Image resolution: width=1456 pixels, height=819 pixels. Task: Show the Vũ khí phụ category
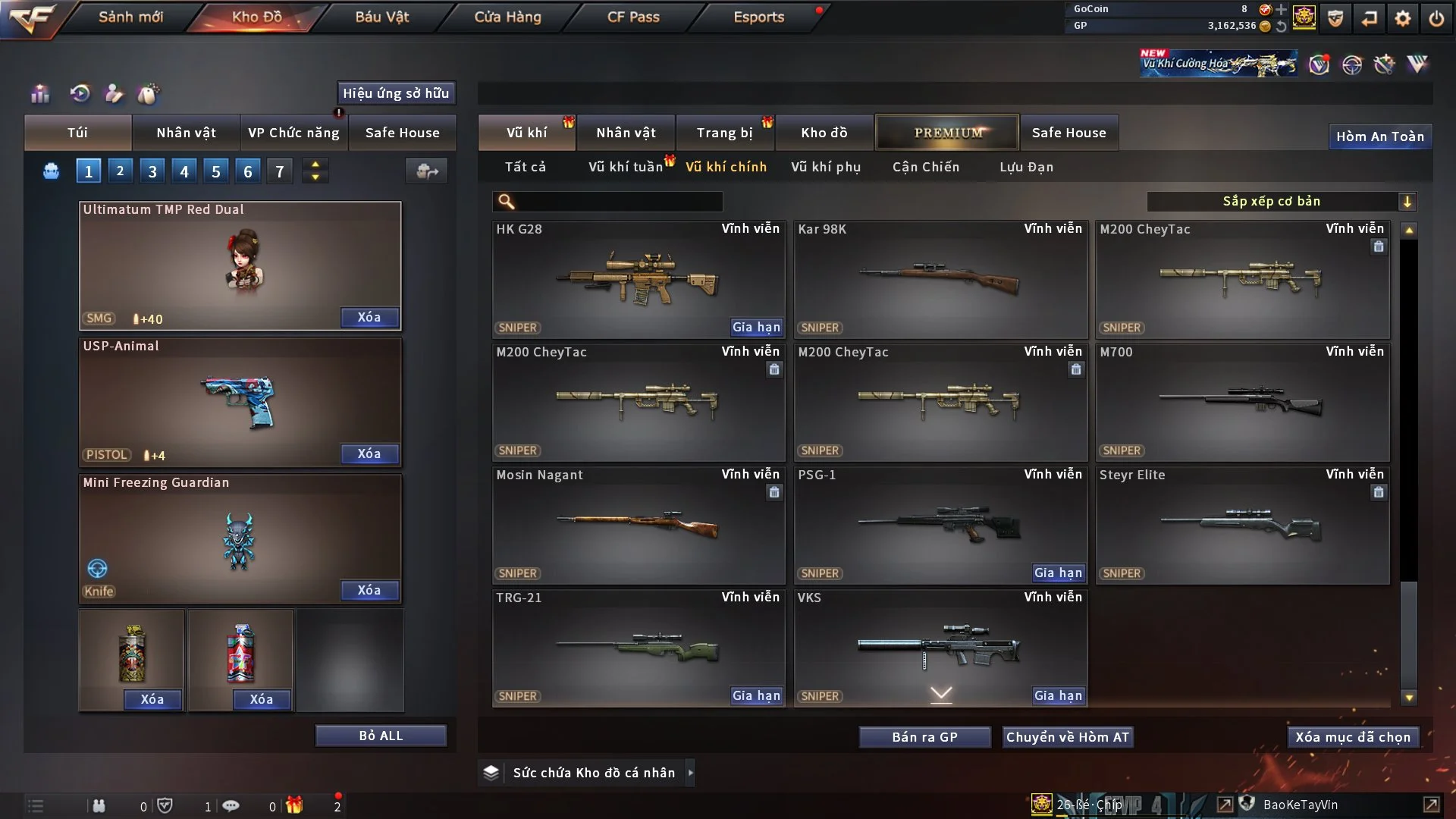[826, 167]
